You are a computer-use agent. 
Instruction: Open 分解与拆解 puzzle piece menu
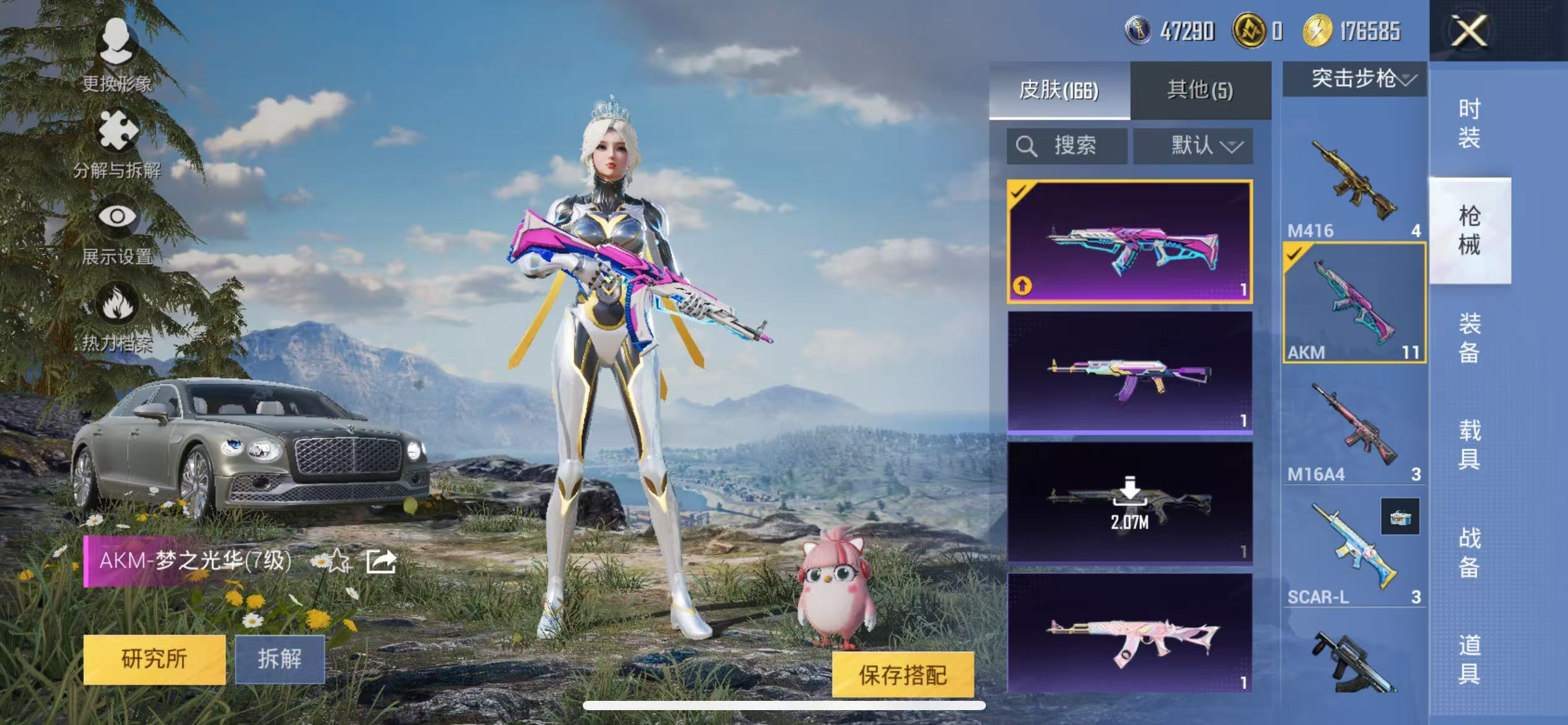pyautogui.click(x=117, y=141)
